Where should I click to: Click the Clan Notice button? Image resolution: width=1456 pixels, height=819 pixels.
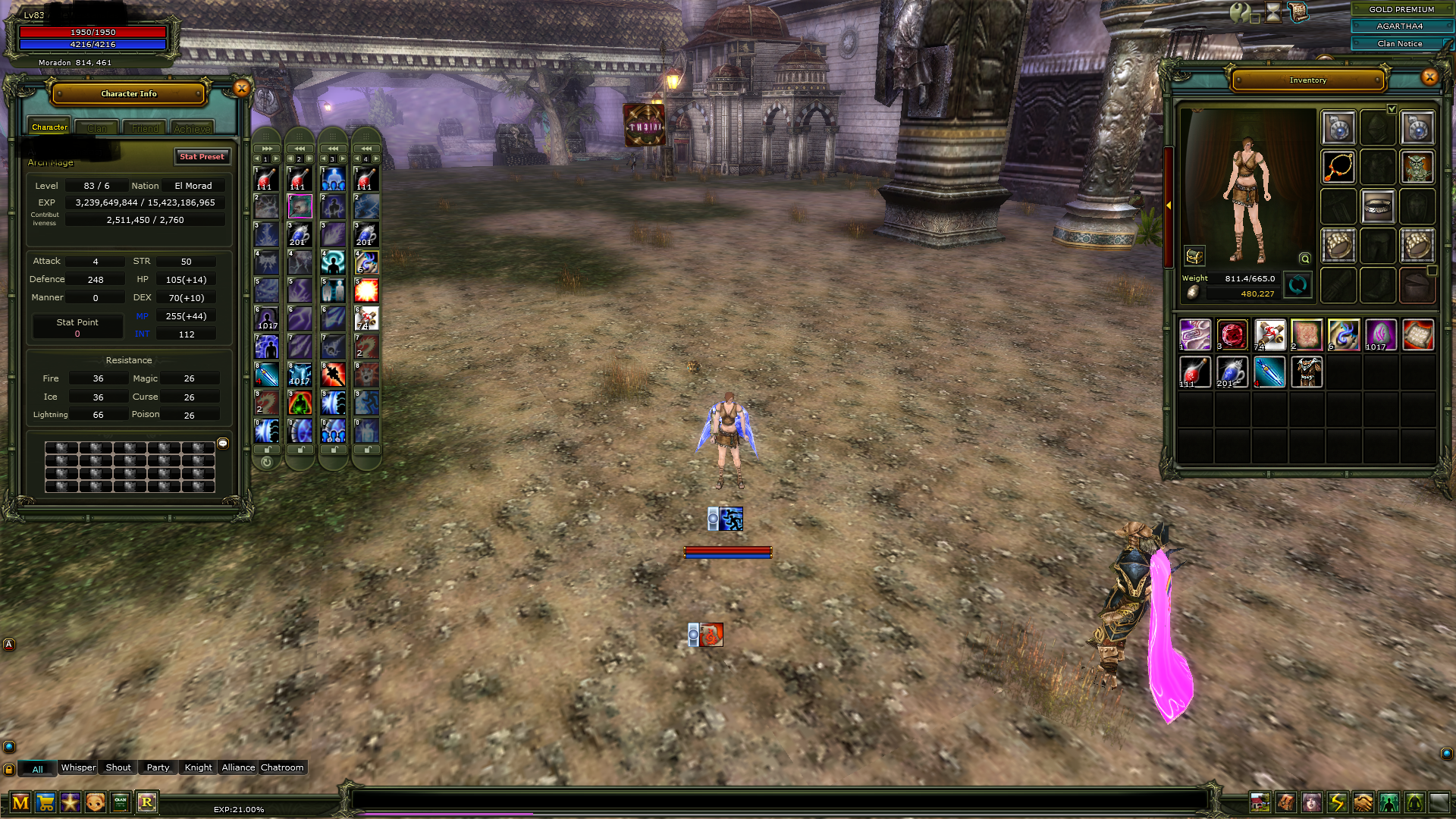pyautogui.click(x=1400, y=44)
